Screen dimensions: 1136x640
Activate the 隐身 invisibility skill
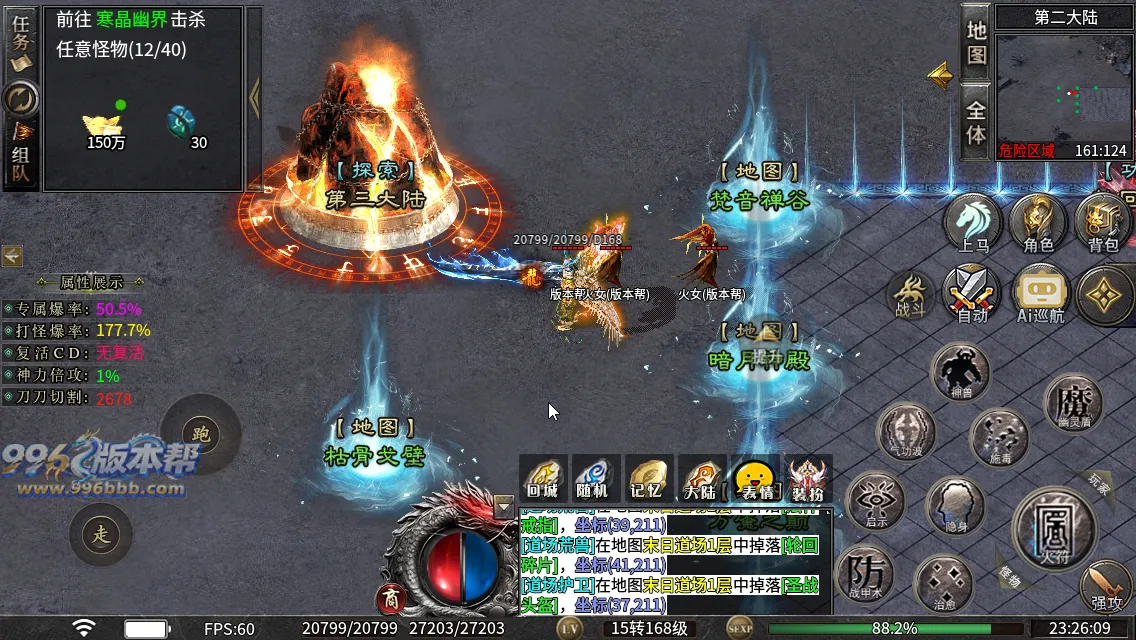(955, 506)
